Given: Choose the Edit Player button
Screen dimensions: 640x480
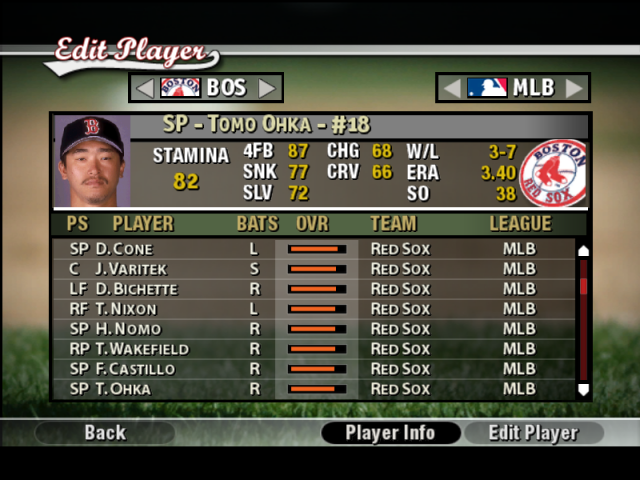Looking at the screenshot, I should [x=533, y=433].
